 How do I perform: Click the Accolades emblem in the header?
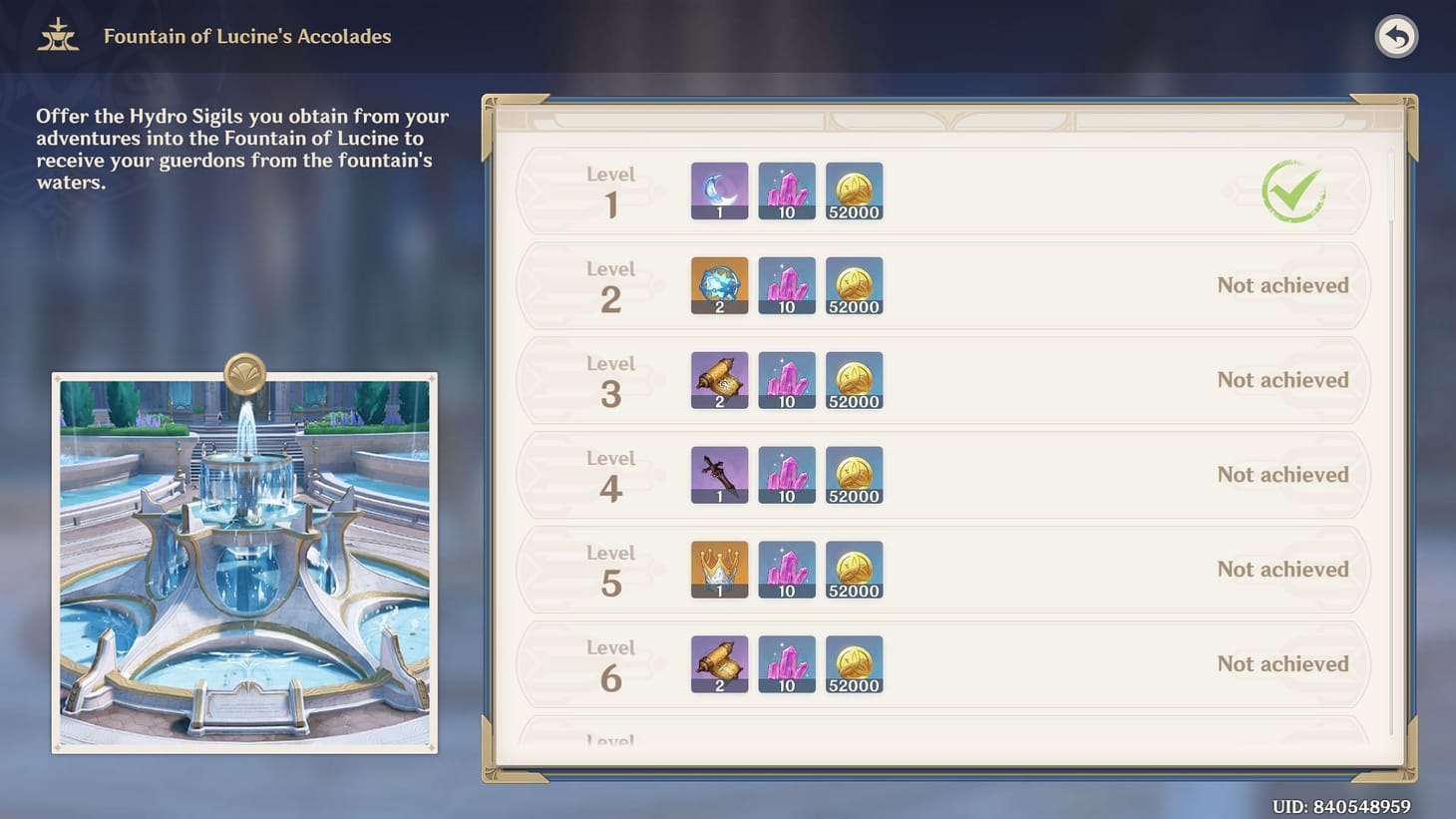pos(57,35)
